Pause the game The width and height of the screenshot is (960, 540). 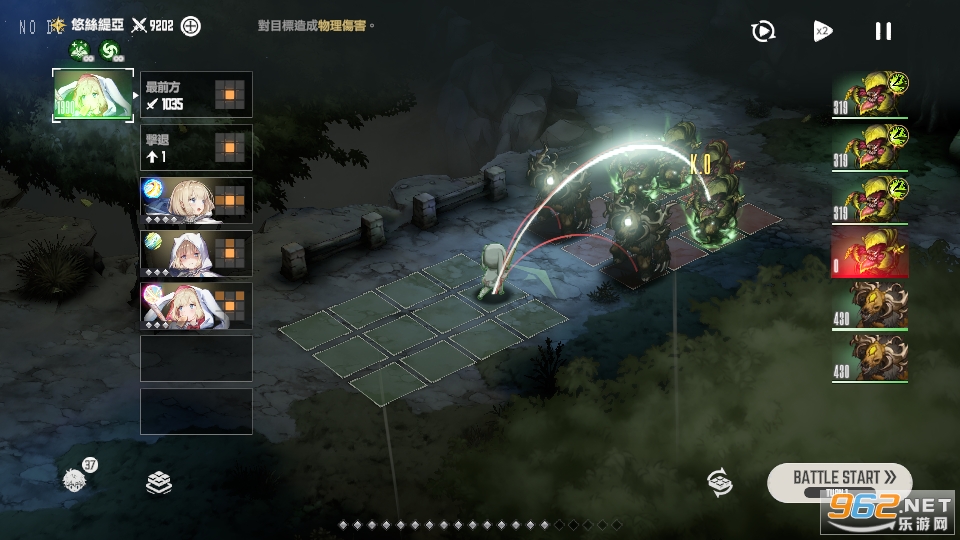pyautogui.click(x=883, y=31)
